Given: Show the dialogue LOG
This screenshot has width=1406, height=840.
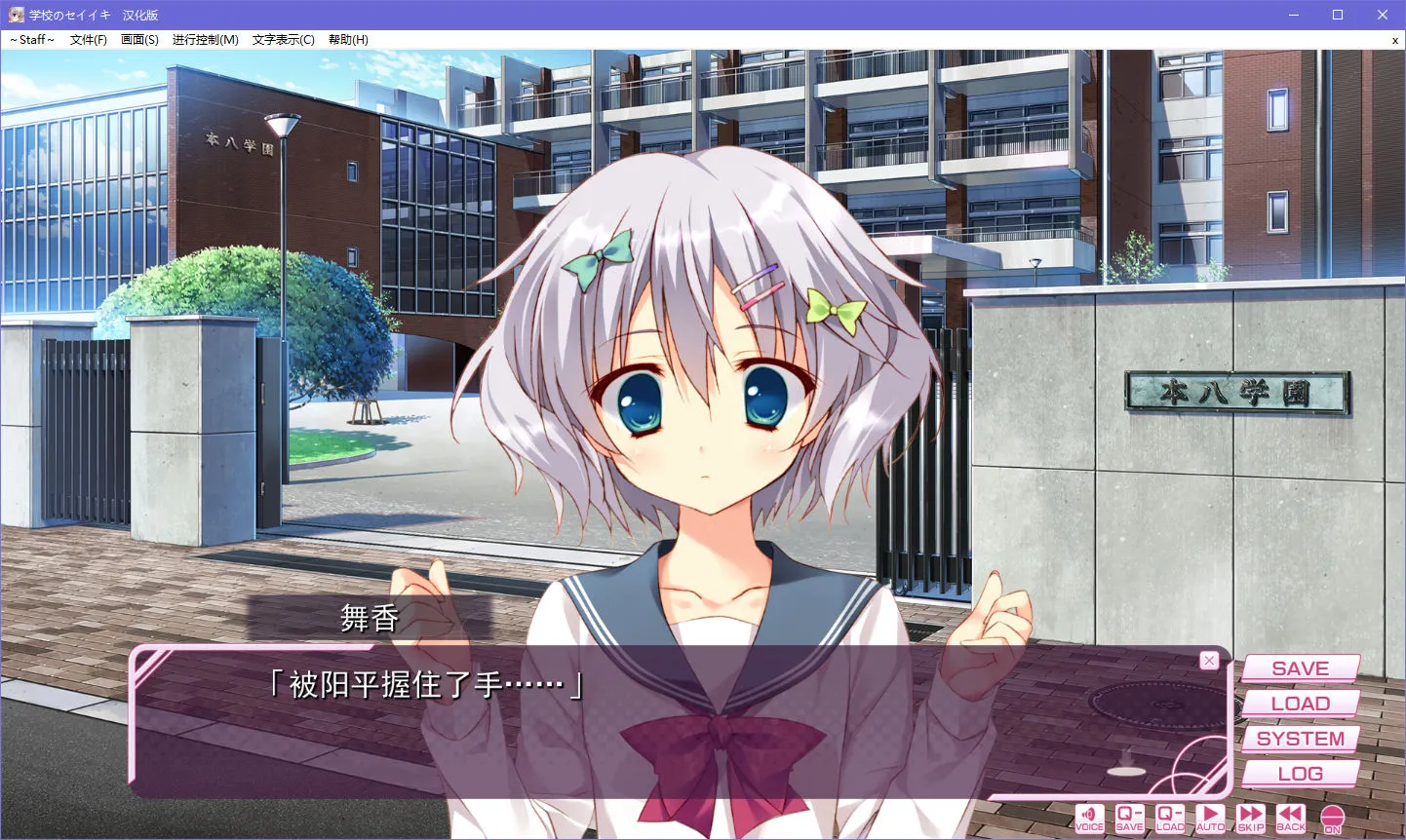Looking at the screenshot, I should pyautogui.click(x=1300, y=774).
